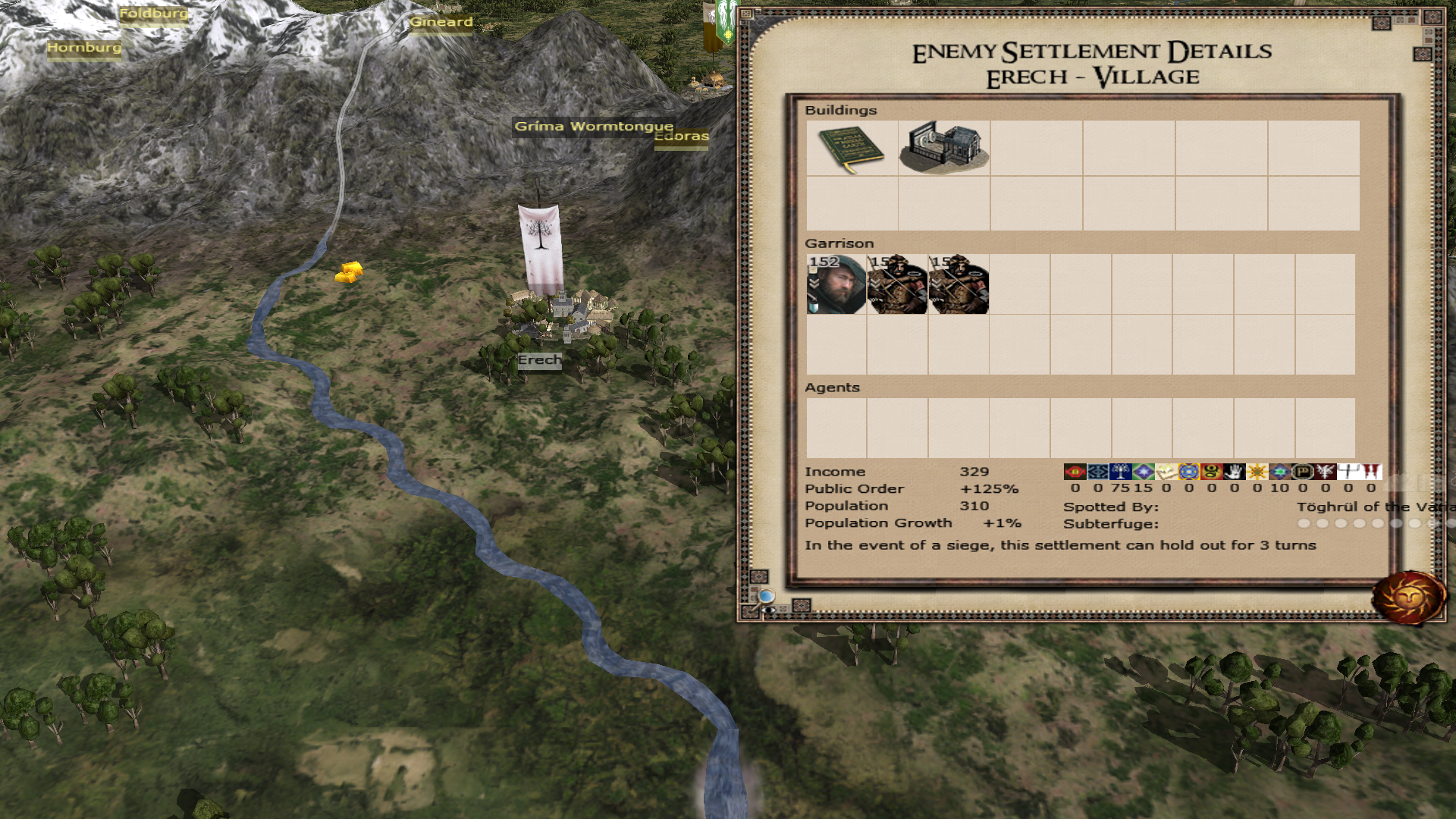Select the Gríma Wormtongue character label
The image size is (1456, 819).
[x=593, y=127]
